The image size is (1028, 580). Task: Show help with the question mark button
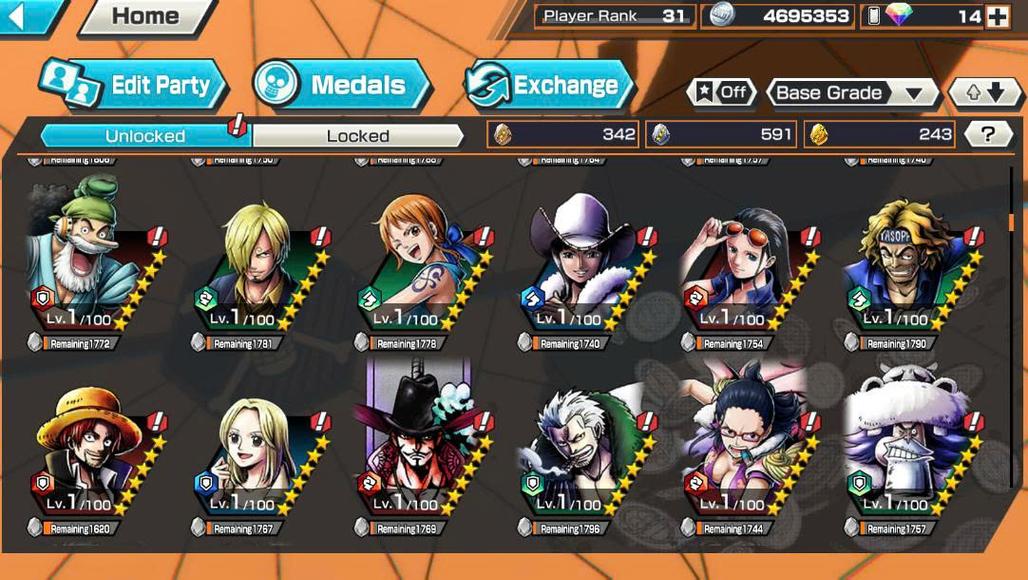tap(988, 134)
